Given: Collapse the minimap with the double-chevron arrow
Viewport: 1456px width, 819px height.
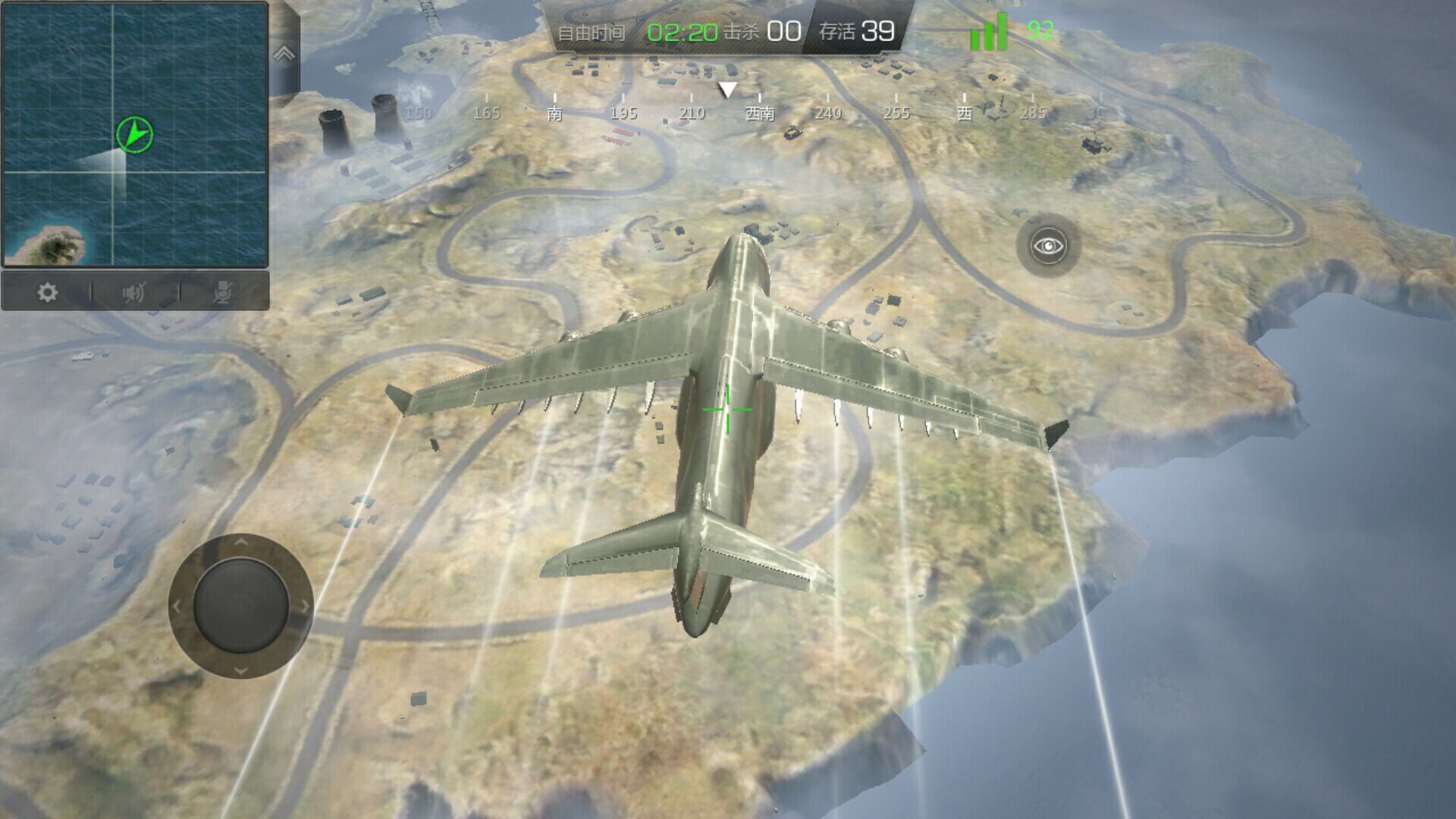Looking at the screenshot, I should coord(284,54).
